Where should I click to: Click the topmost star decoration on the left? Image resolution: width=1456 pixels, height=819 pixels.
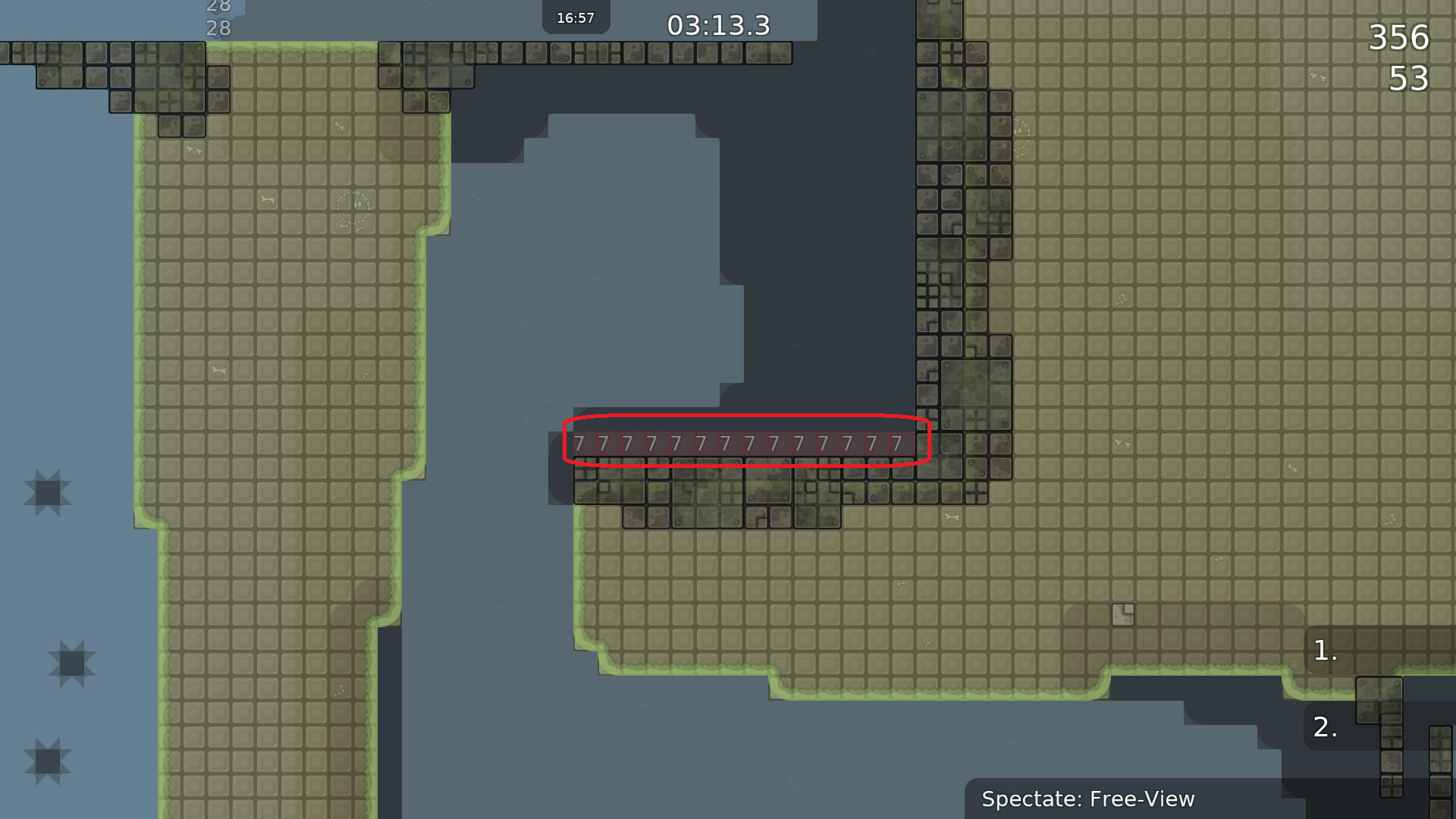(49, 493)
